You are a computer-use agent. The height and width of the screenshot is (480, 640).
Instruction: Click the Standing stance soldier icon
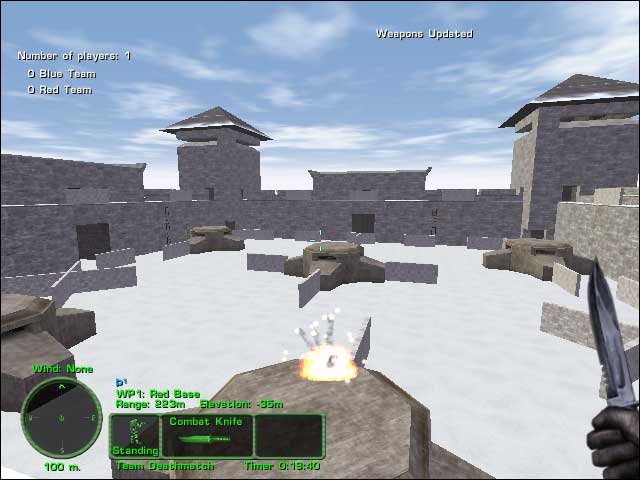[134, 435]
